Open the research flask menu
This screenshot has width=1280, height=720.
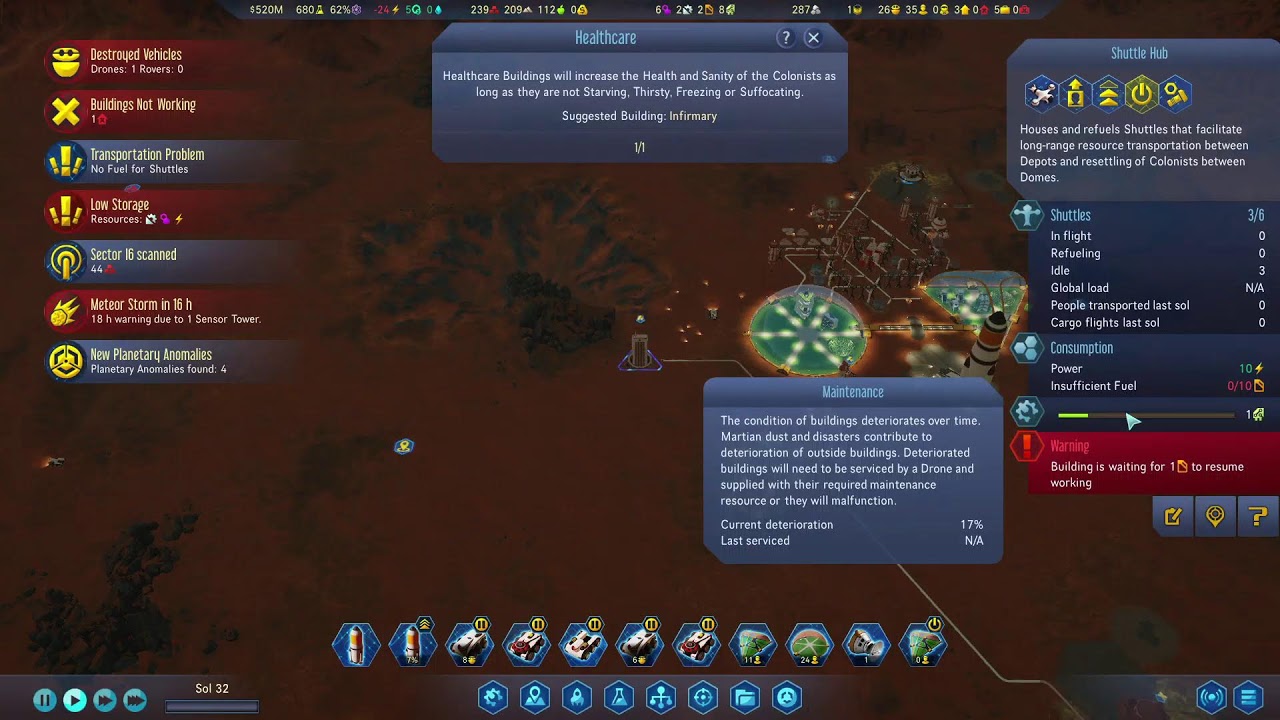[619, 697]
